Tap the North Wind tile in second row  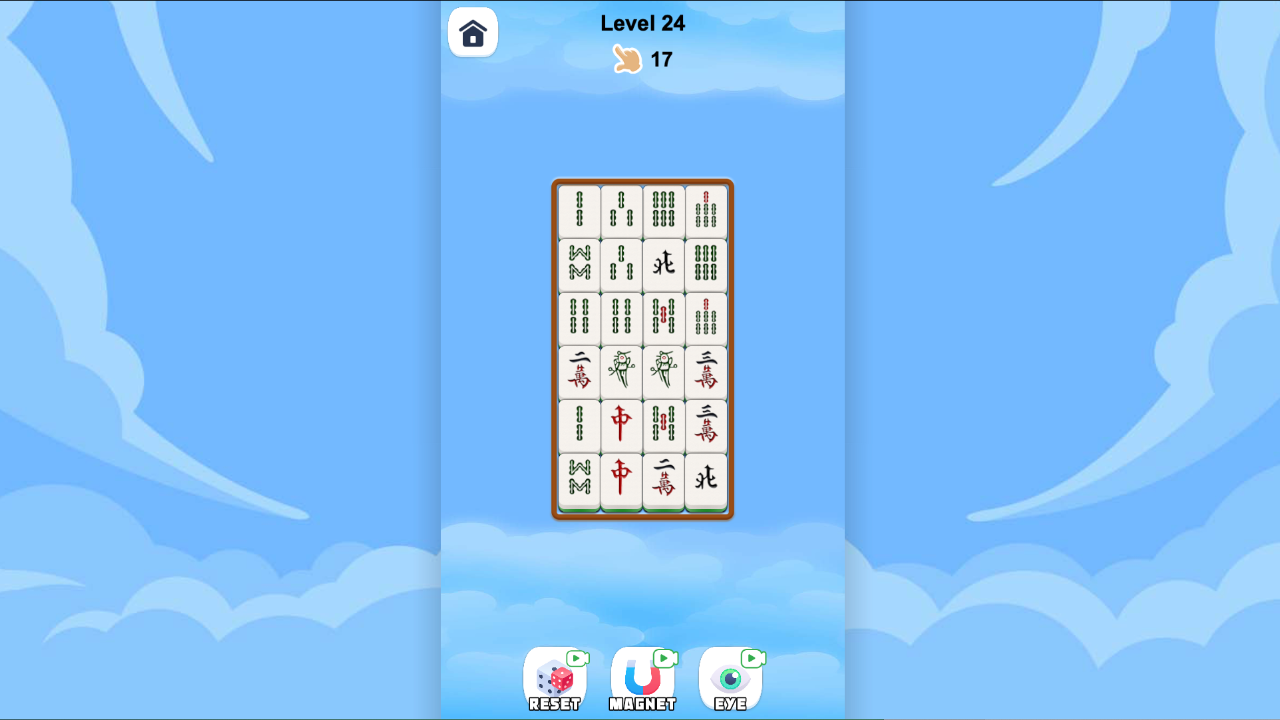click(663, 265)
